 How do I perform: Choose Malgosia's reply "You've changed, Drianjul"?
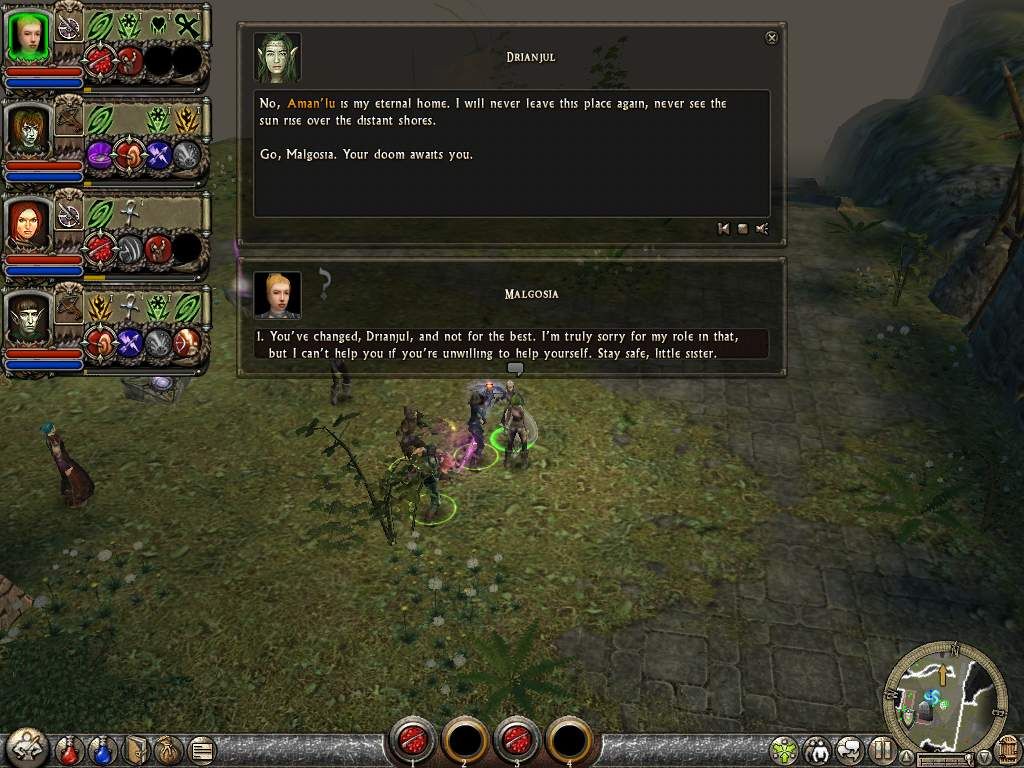(x=510, y=344)
